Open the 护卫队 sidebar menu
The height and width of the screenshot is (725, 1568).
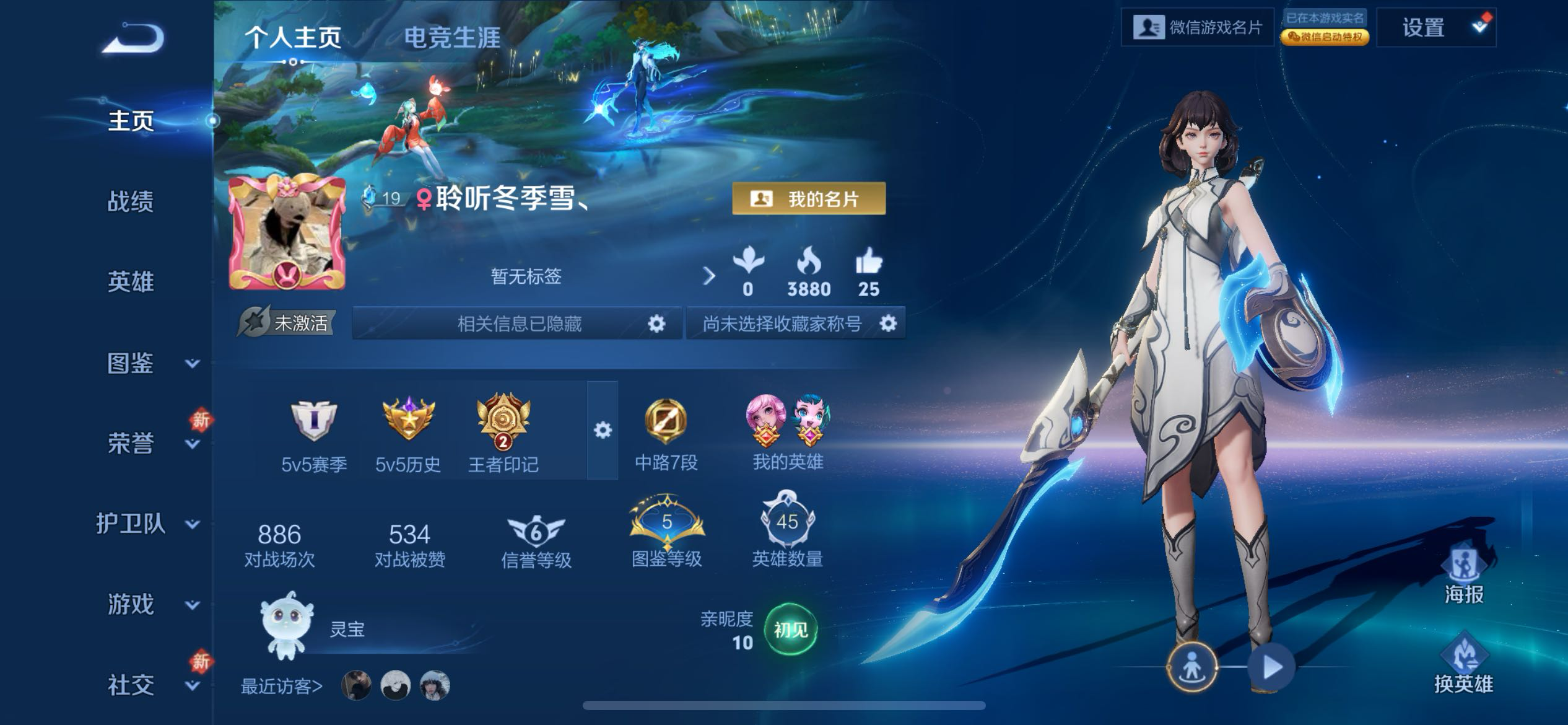[149, 524]
